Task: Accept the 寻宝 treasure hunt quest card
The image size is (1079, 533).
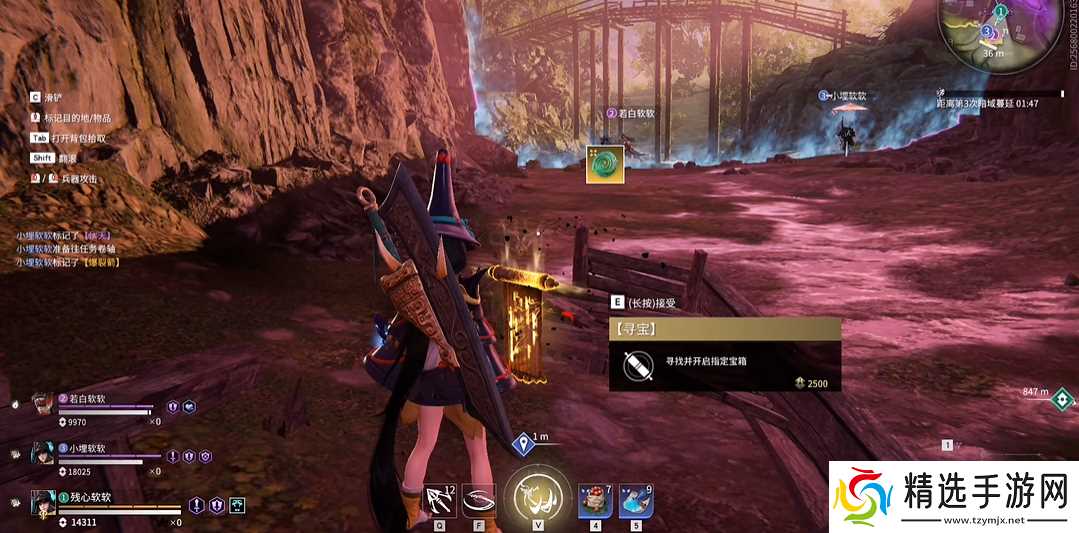Action: tap(724, 355)
